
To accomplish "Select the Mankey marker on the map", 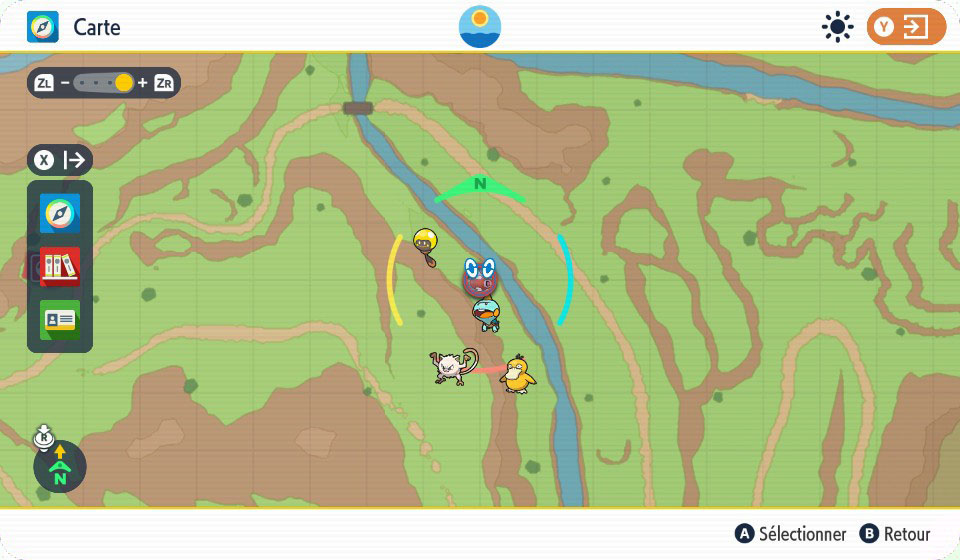I will [449, 367].
